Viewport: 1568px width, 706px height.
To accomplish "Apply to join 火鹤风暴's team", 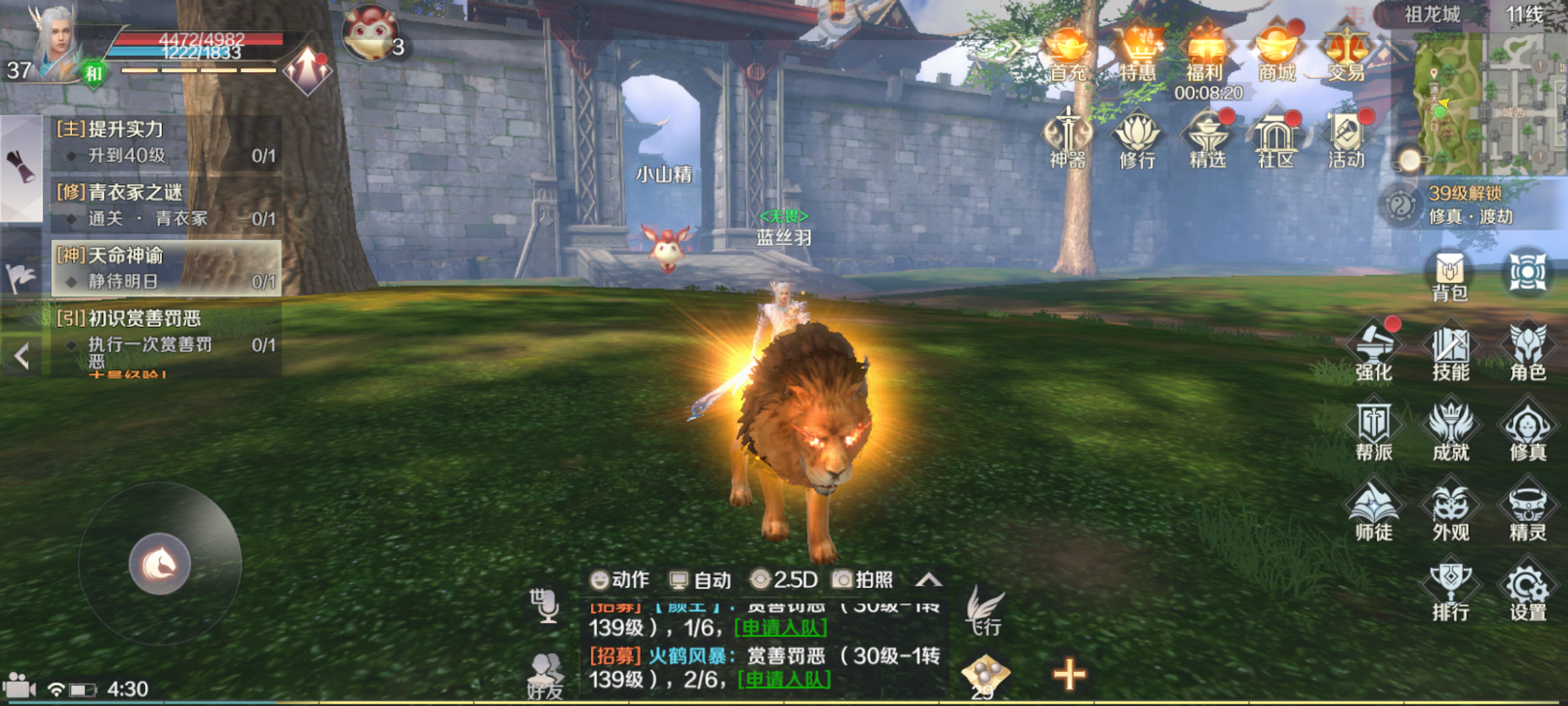I will [785, 680].
